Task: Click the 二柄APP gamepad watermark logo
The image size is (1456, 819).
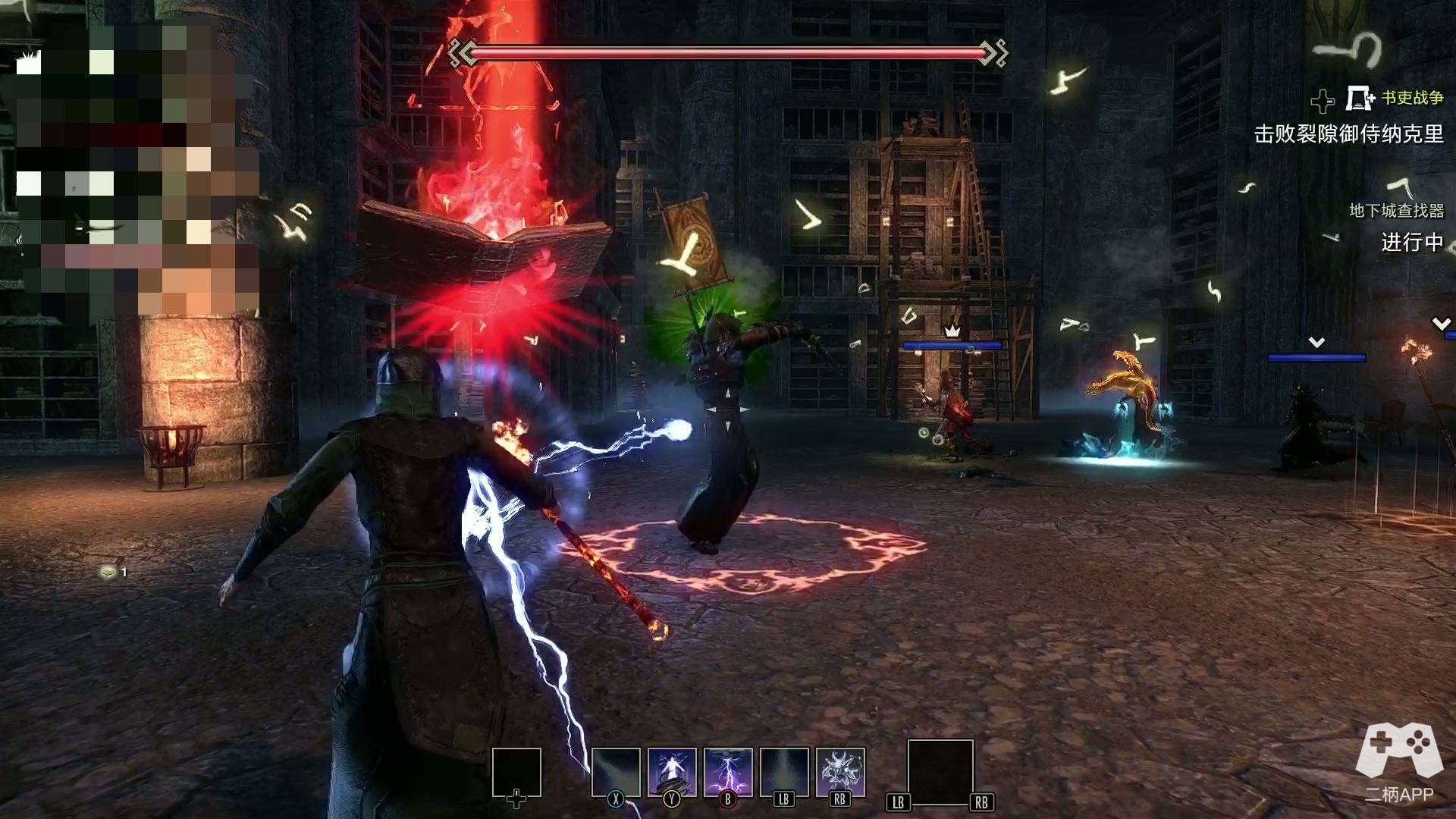Action: click(x=1399, y=751)
